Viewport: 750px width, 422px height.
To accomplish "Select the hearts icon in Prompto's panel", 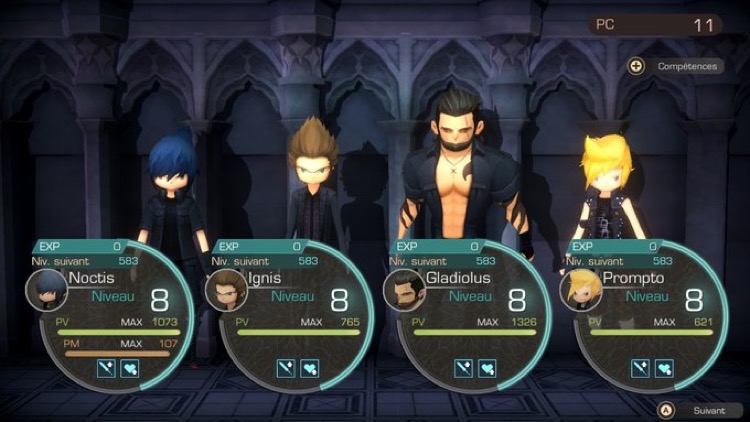I will pos(663,368).
